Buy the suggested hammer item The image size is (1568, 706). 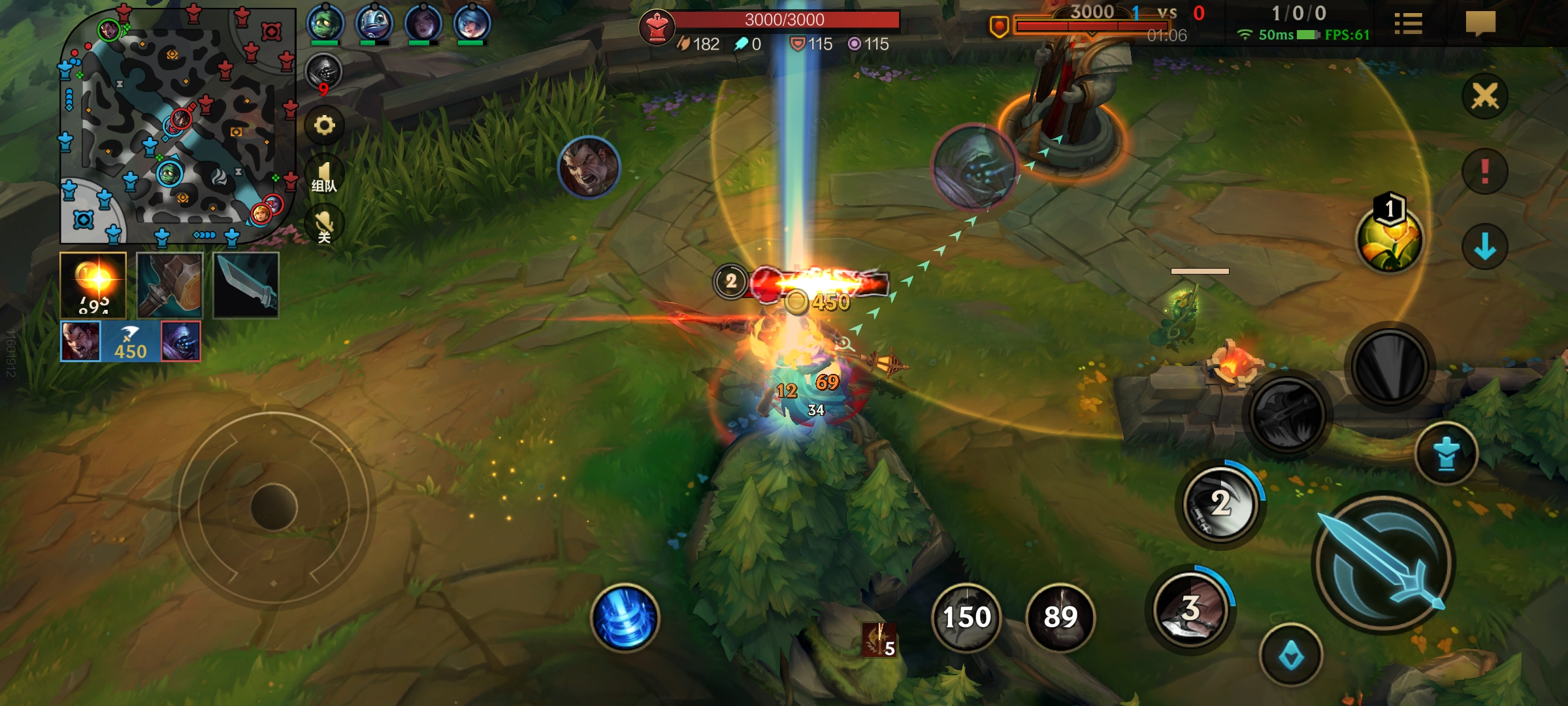point(170,286)
